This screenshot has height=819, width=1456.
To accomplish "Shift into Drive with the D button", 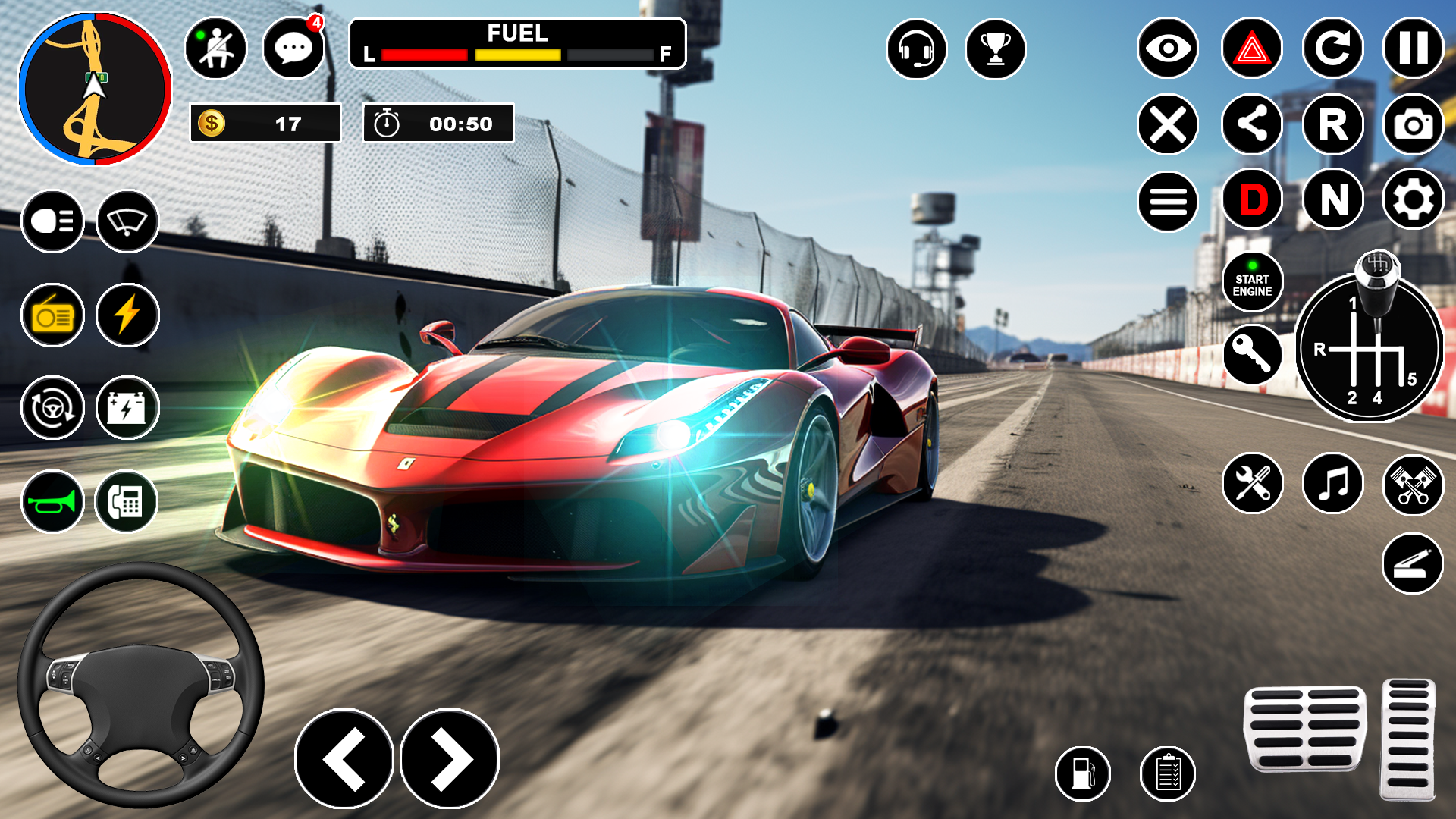I will (1252, 200).
